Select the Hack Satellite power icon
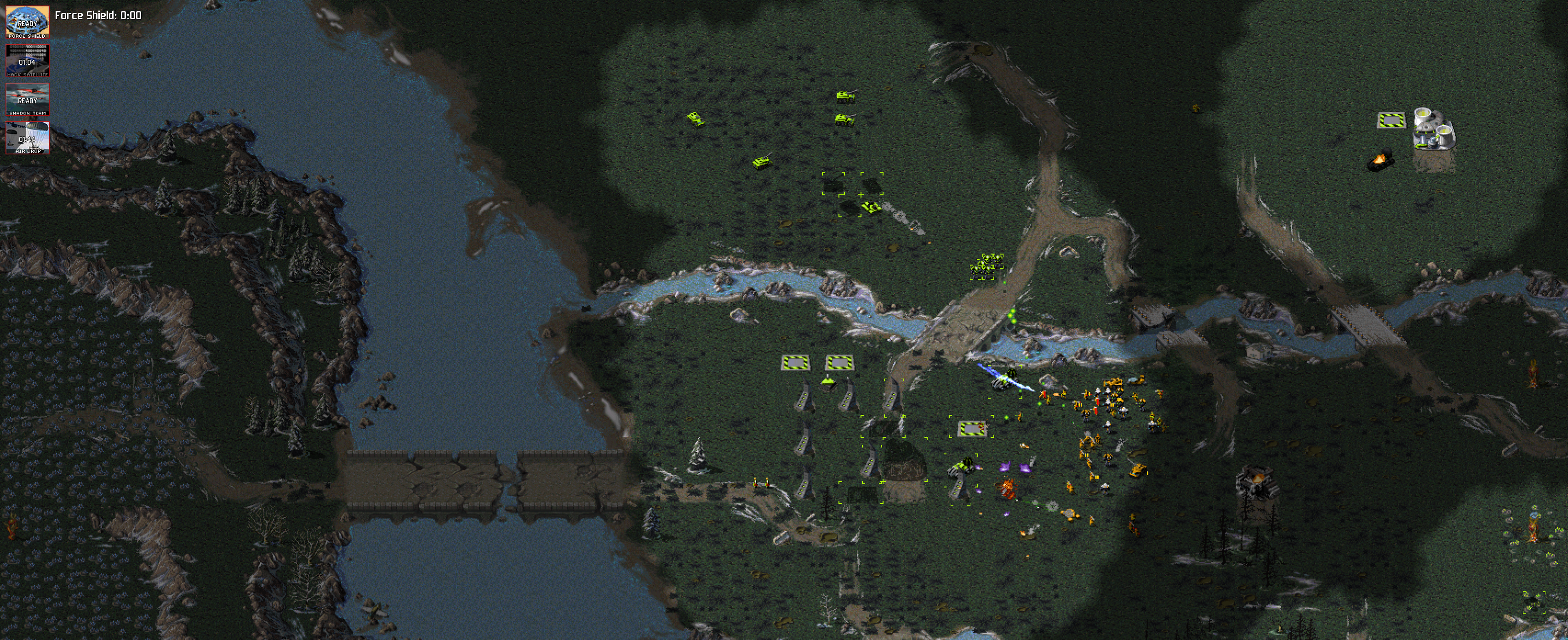 point(28,61)
